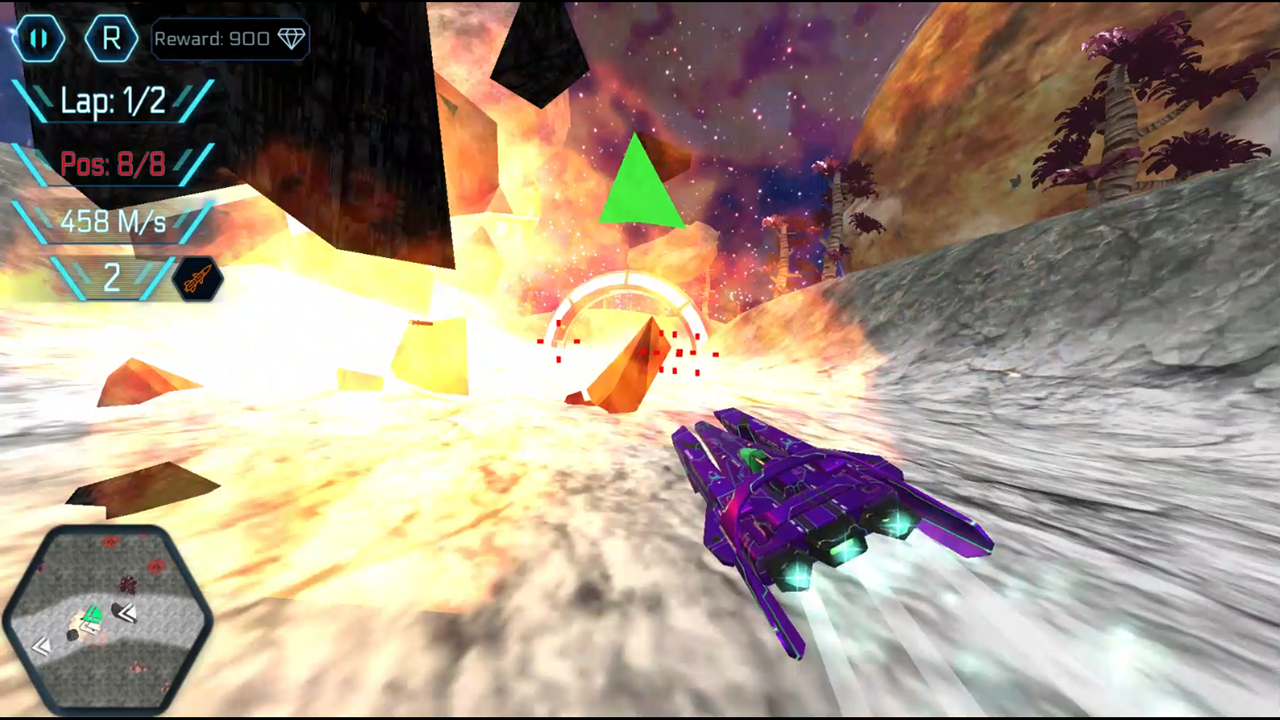Toggle pause using the hexagonal pause control
Screen dimensions: 1280x720
click(39, 38)
